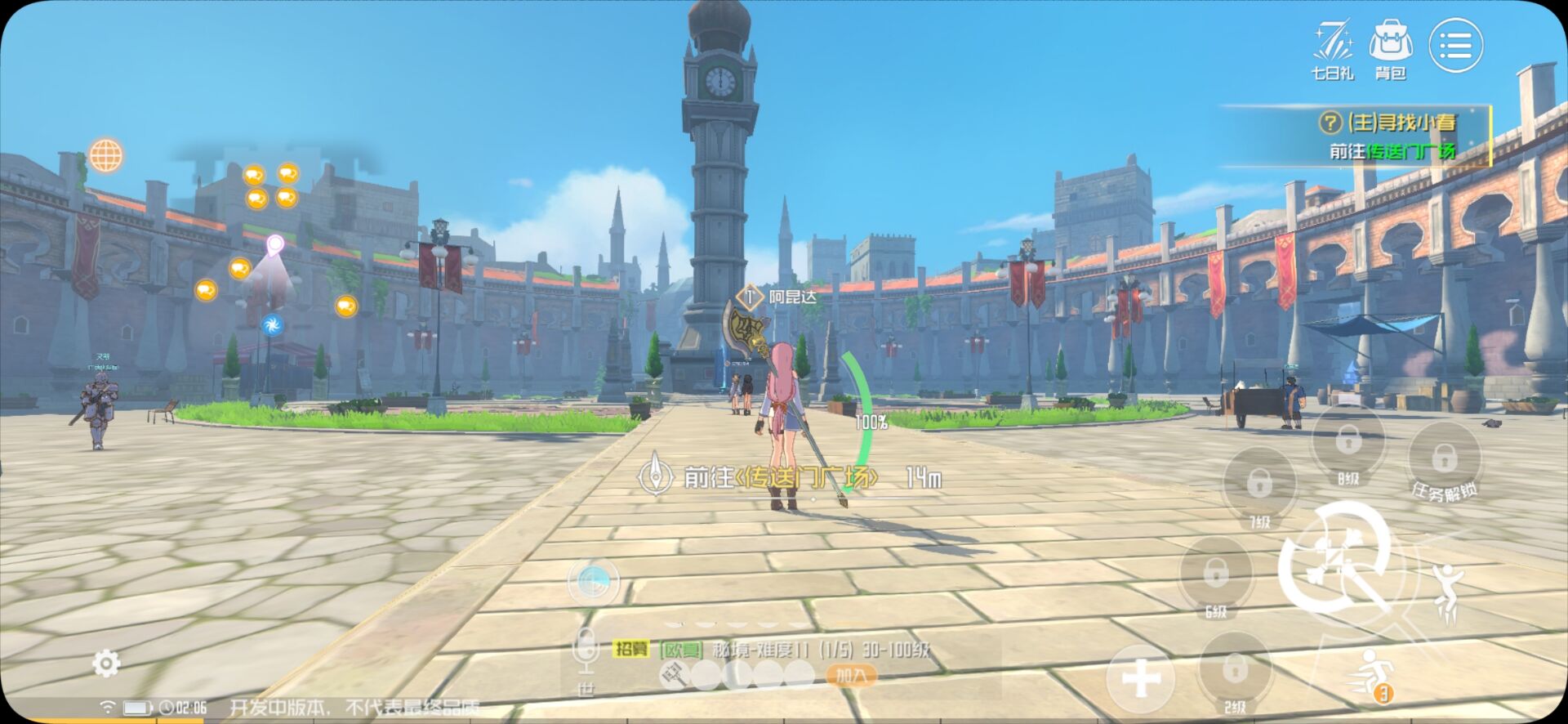Image resolution: width=1568 pixels, height=724 pixels.
Task: Open the settings gear icon
Action: [x=106, y=664]
